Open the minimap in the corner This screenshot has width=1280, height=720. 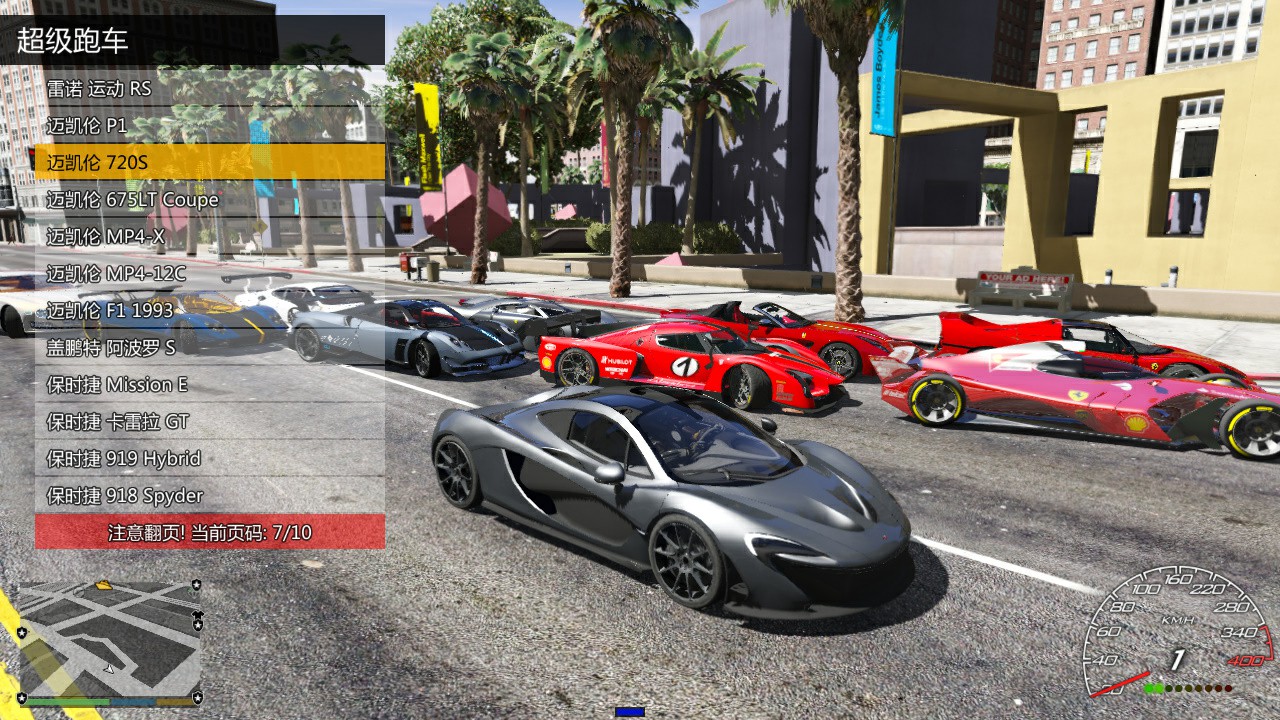pyautogui.click(x=109, y=641)
